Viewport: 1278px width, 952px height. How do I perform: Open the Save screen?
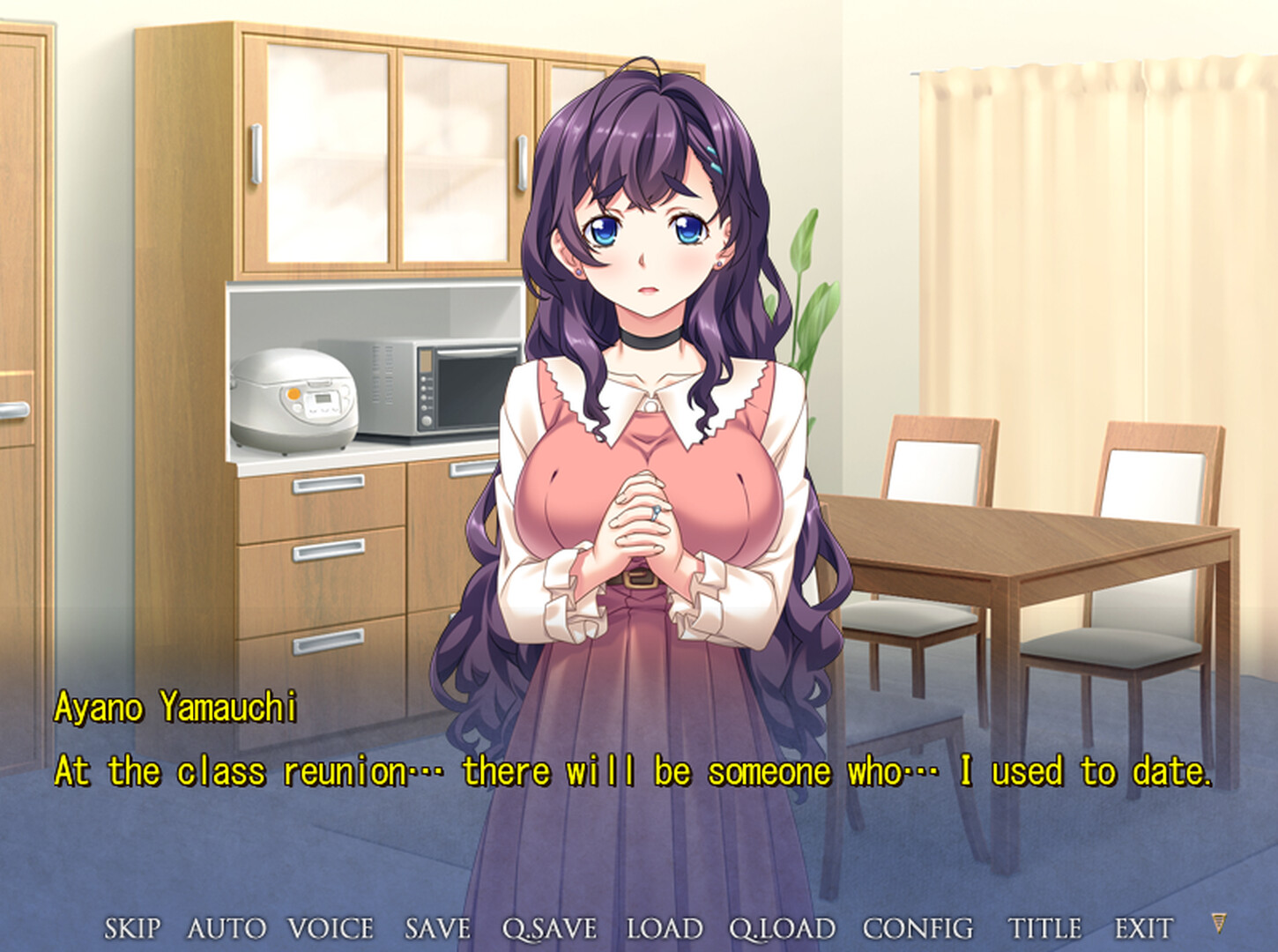pos(436,928)
